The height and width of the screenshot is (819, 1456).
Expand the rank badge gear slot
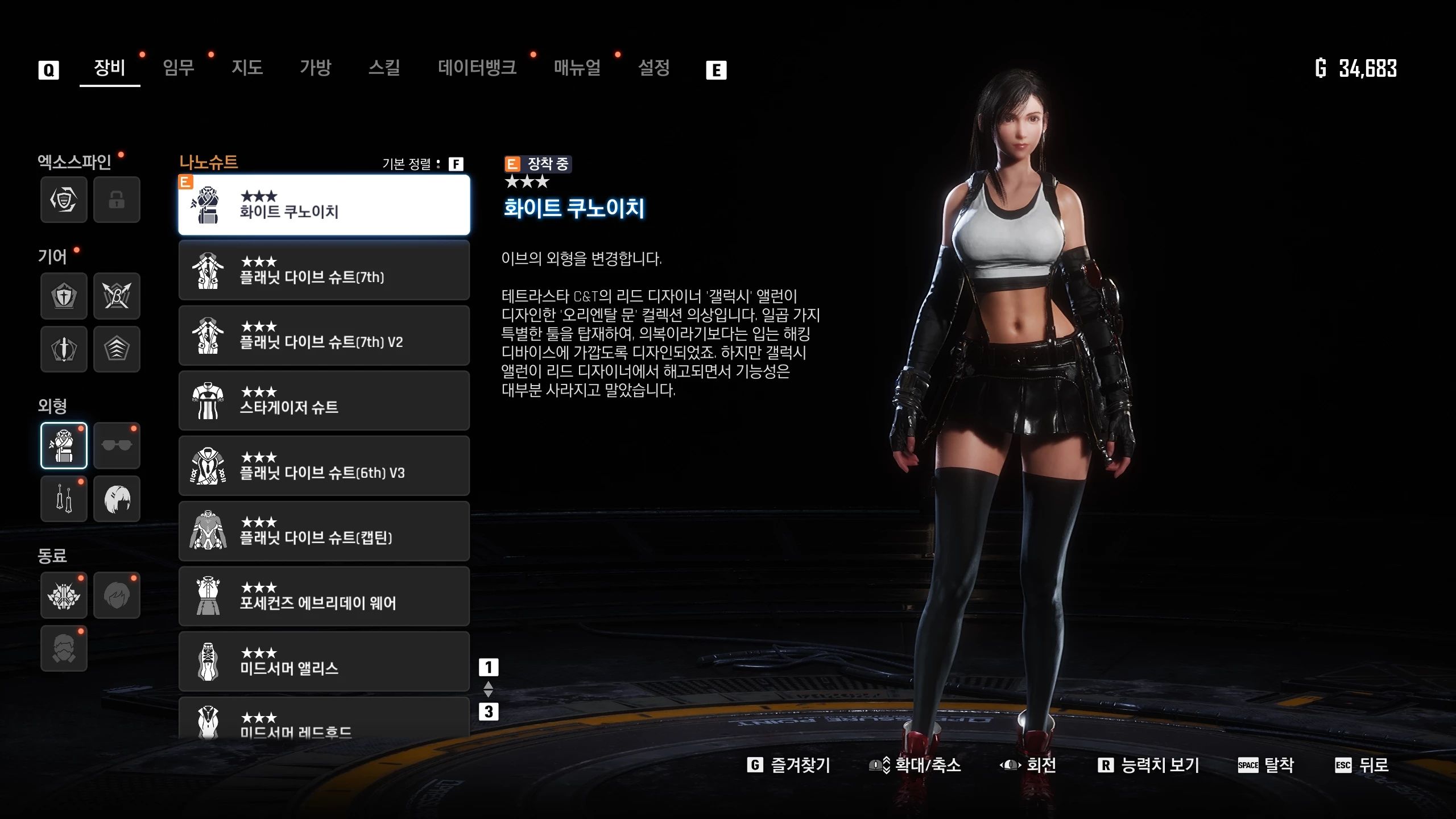pos(117,350)
